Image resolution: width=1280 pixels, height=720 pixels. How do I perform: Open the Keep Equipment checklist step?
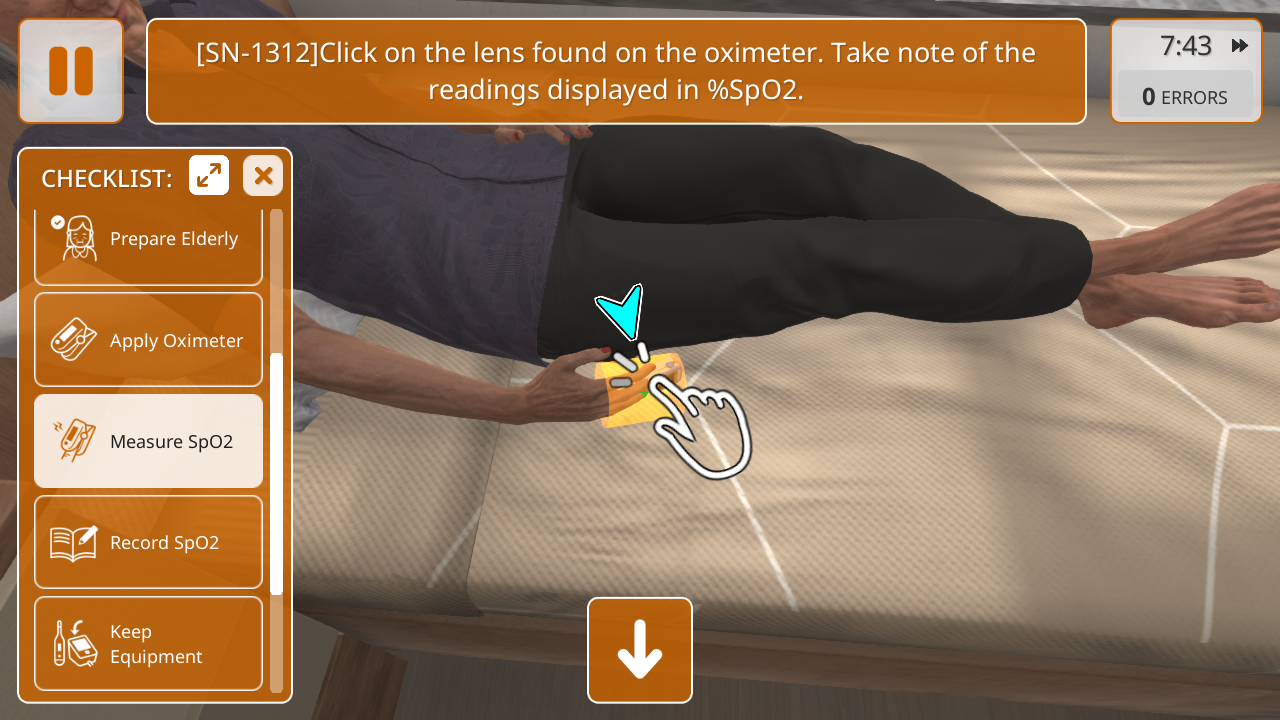tap(148, 644)
